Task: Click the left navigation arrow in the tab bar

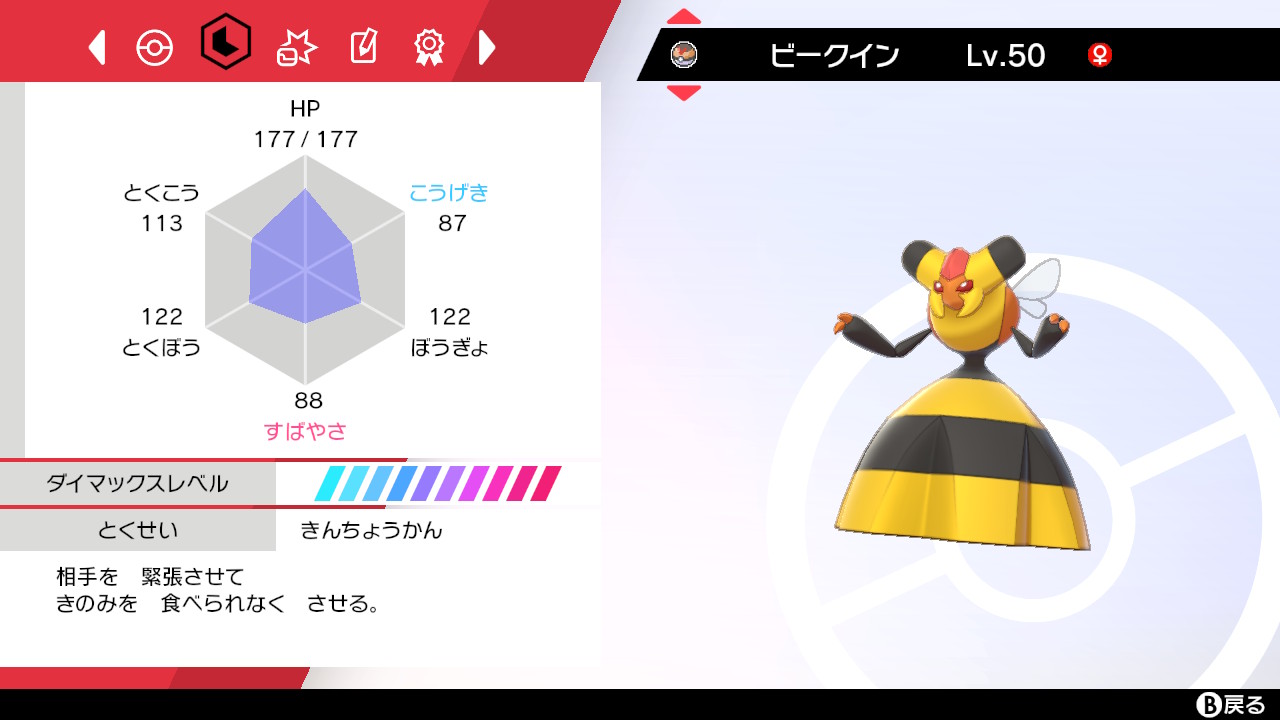Action: coord(96,46)
